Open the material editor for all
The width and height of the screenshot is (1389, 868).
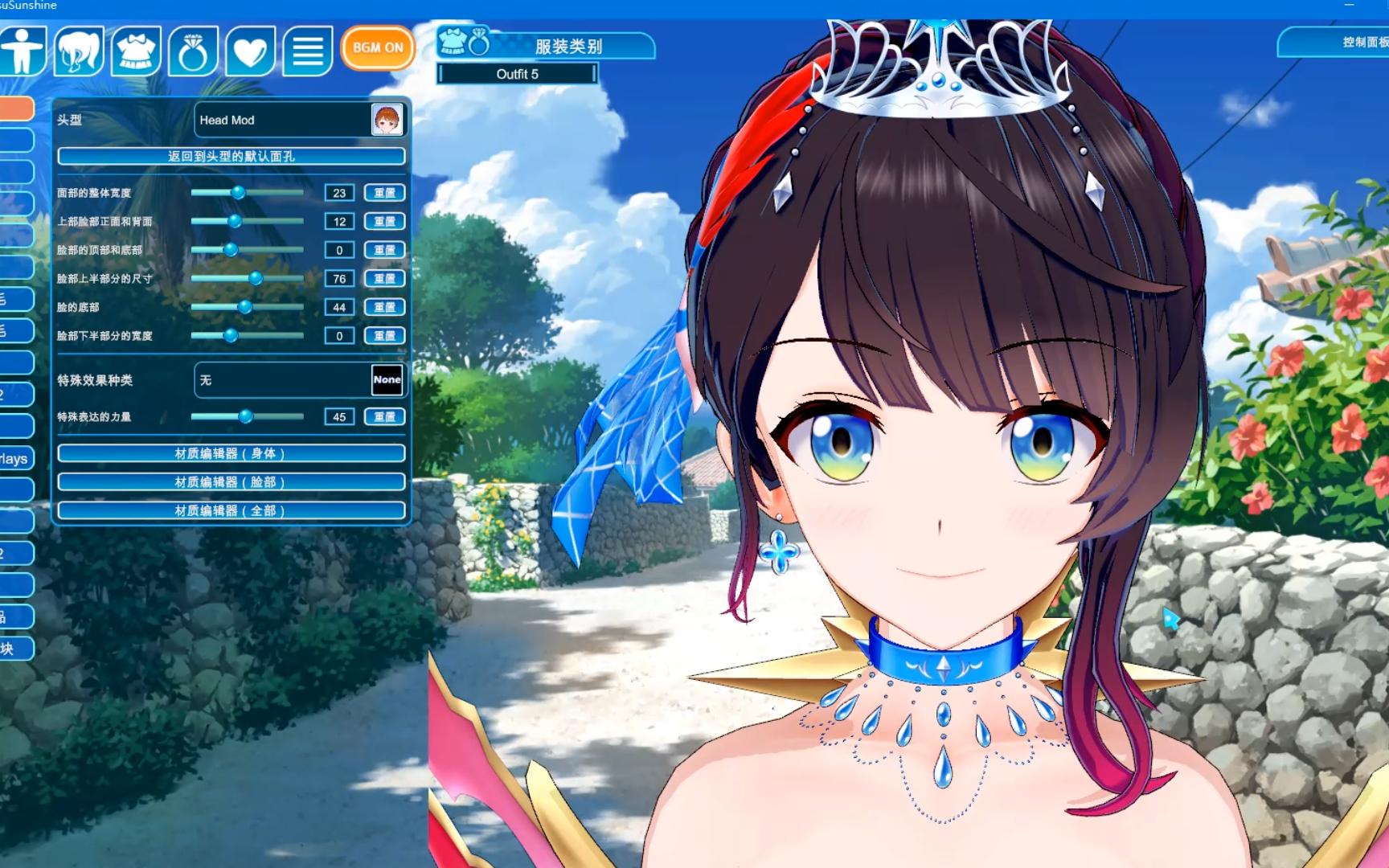coord(231,510)
